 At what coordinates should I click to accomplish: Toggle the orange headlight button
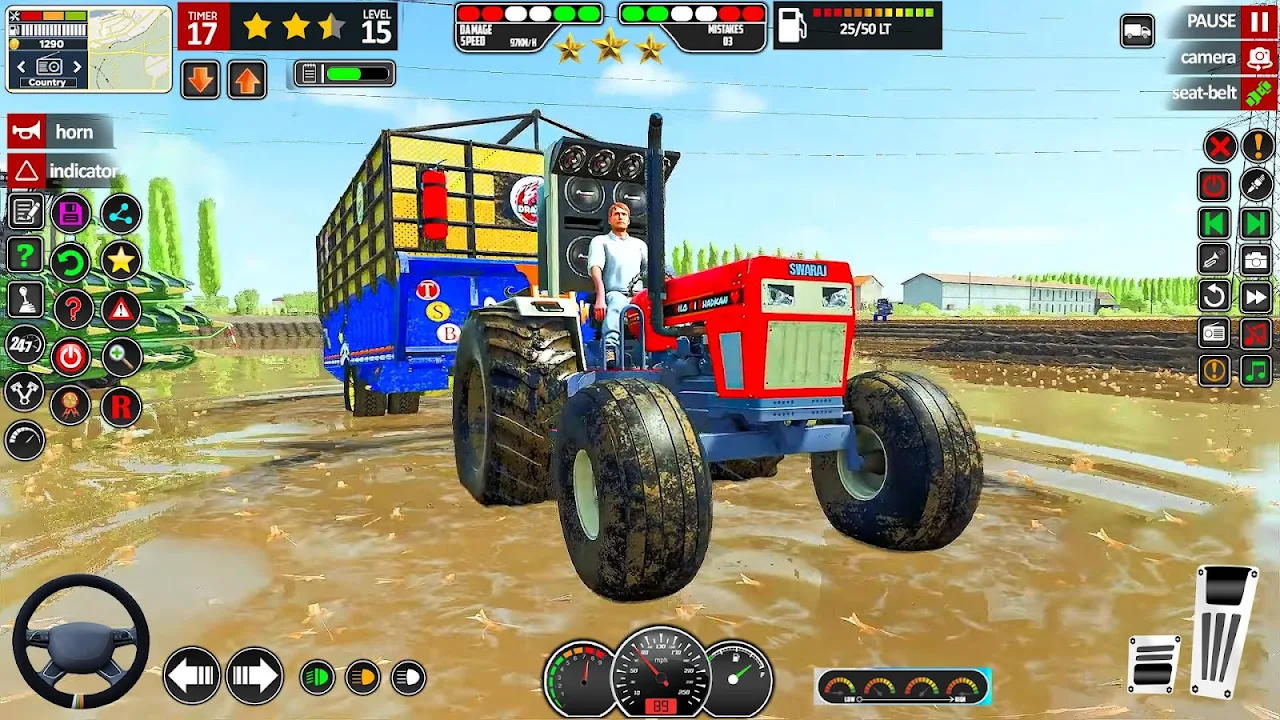click(x=363, y=678)
